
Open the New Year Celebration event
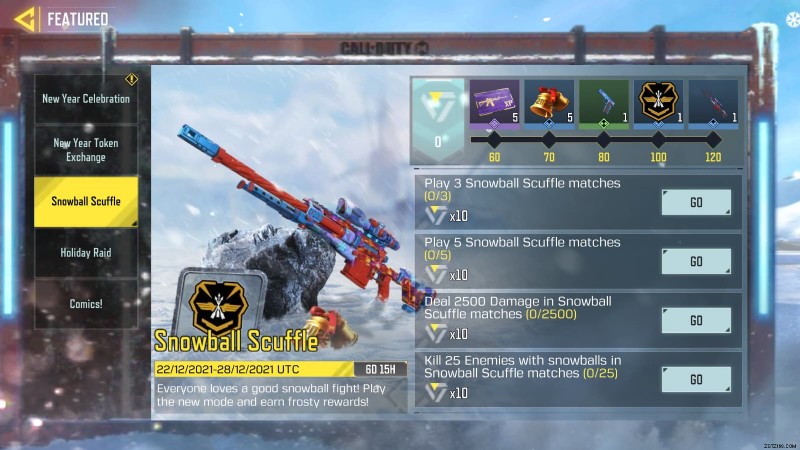[x=85, y=99]
